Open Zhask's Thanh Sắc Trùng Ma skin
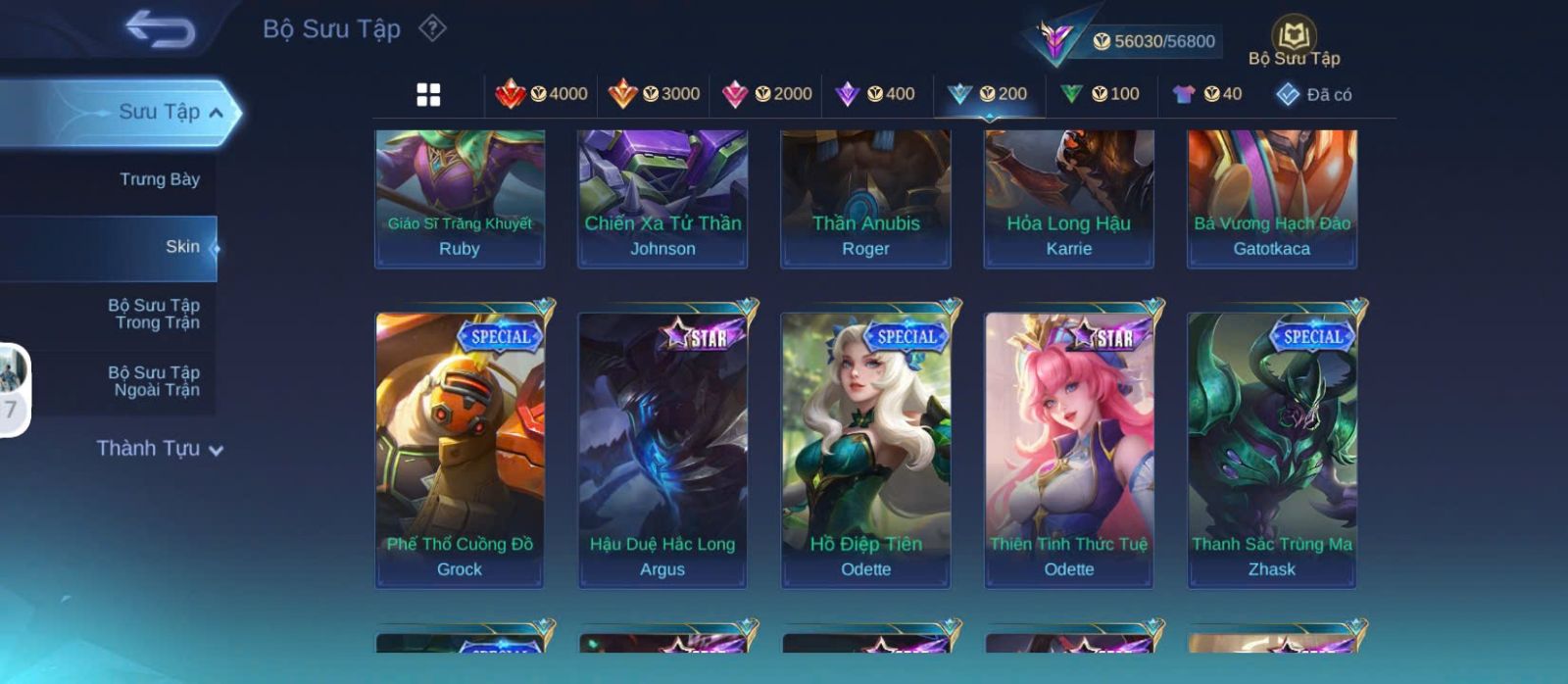Screen dimensions: 1568x684 (1272, 451)
